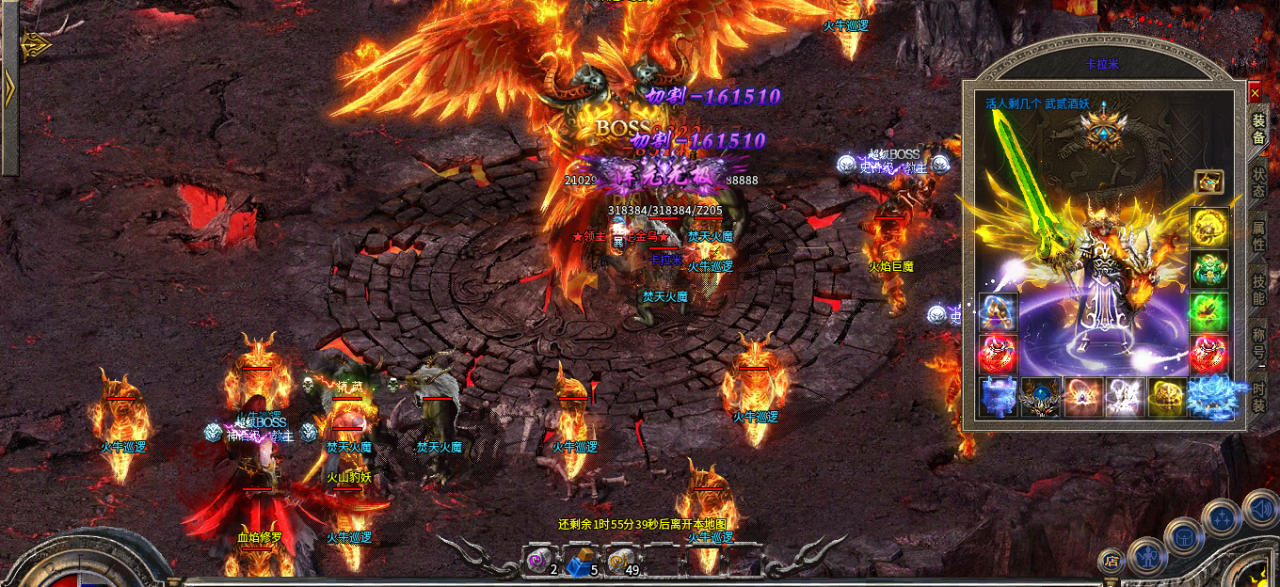Screen dimensions: 1280x587
Task: Click the golden arrow emblem at top-left
Action: click(x=36, y=45)
